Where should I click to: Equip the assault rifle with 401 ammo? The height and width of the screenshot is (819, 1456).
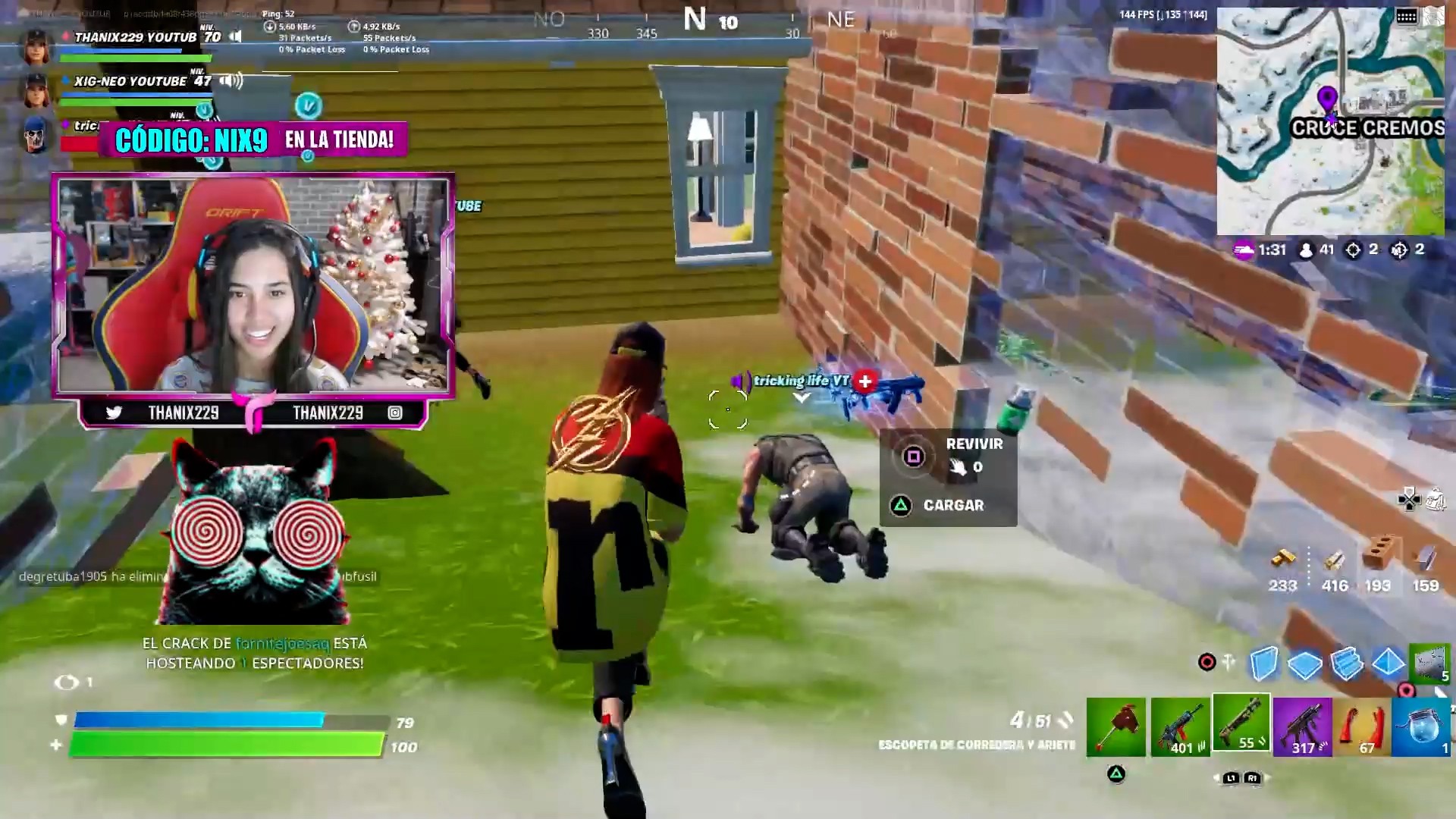tap(1180, 728)
